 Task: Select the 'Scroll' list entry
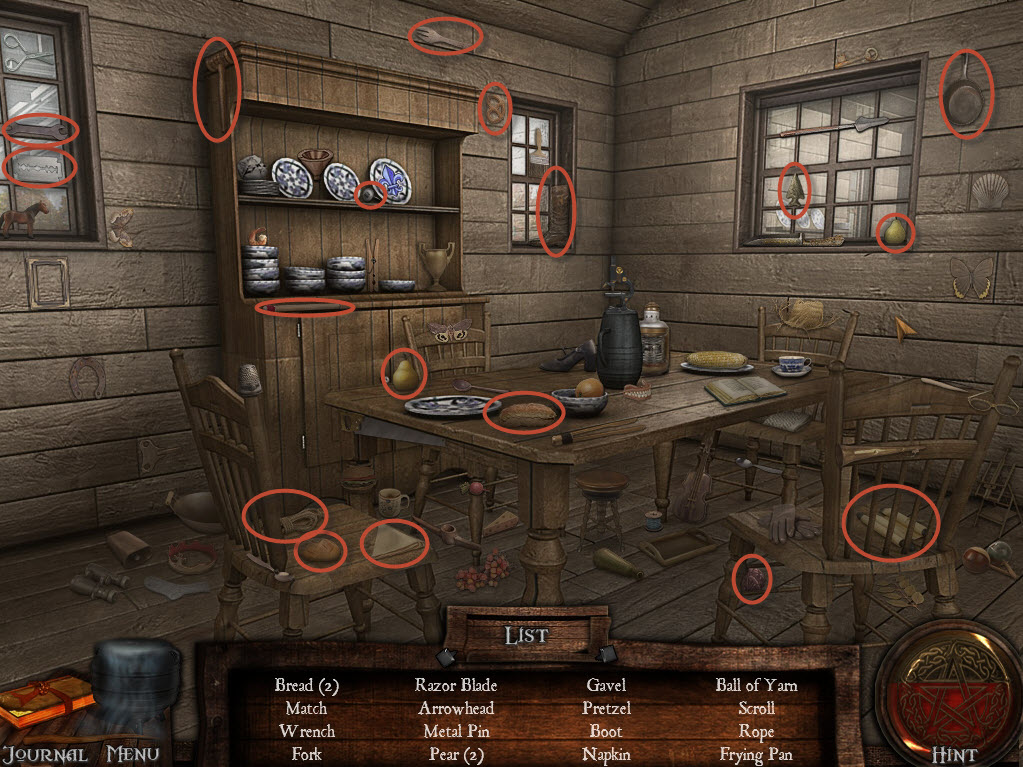tap(756, 708)
